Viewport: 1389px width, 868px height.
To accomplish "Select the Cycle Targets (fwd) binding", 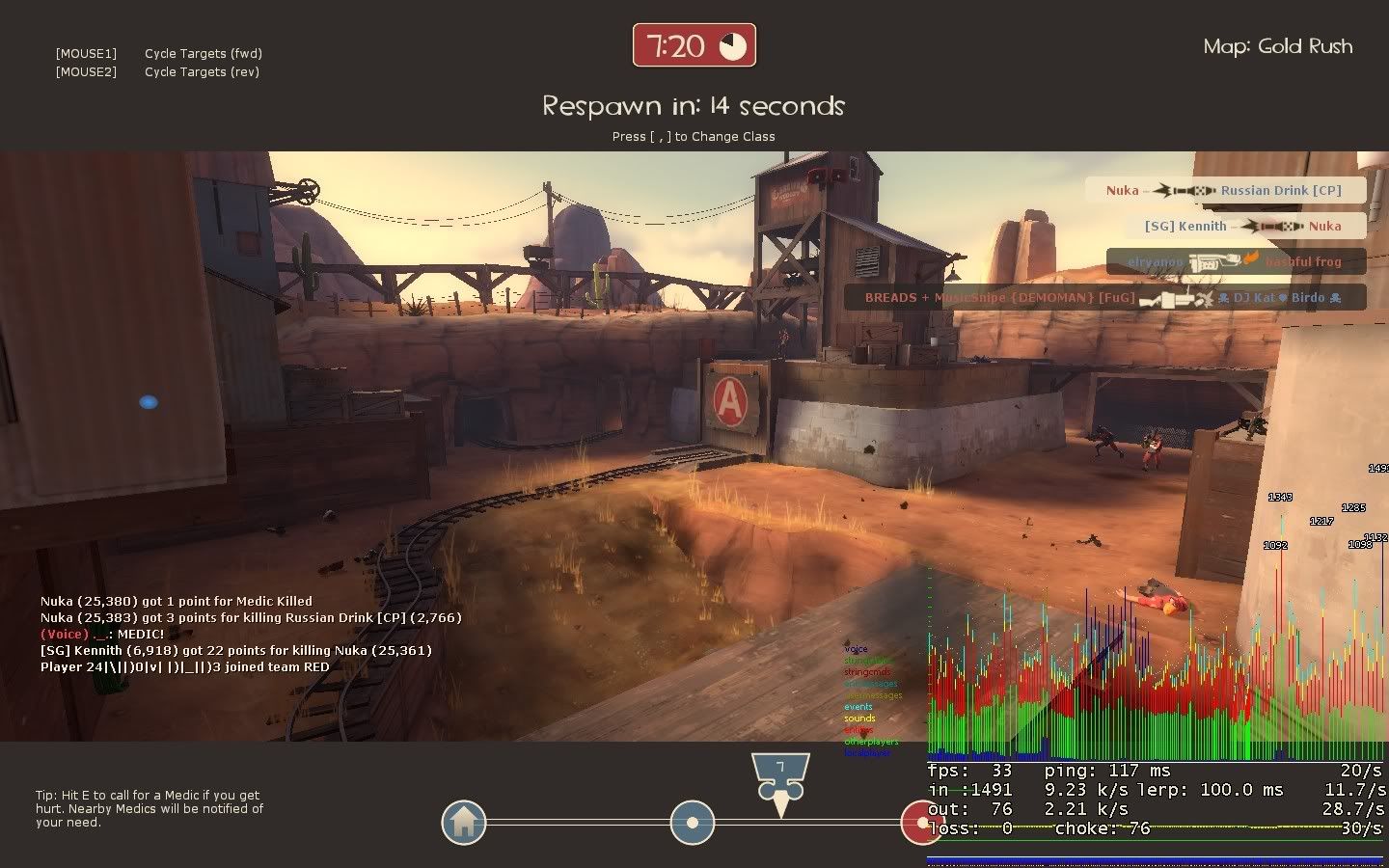I will point(203,53).
